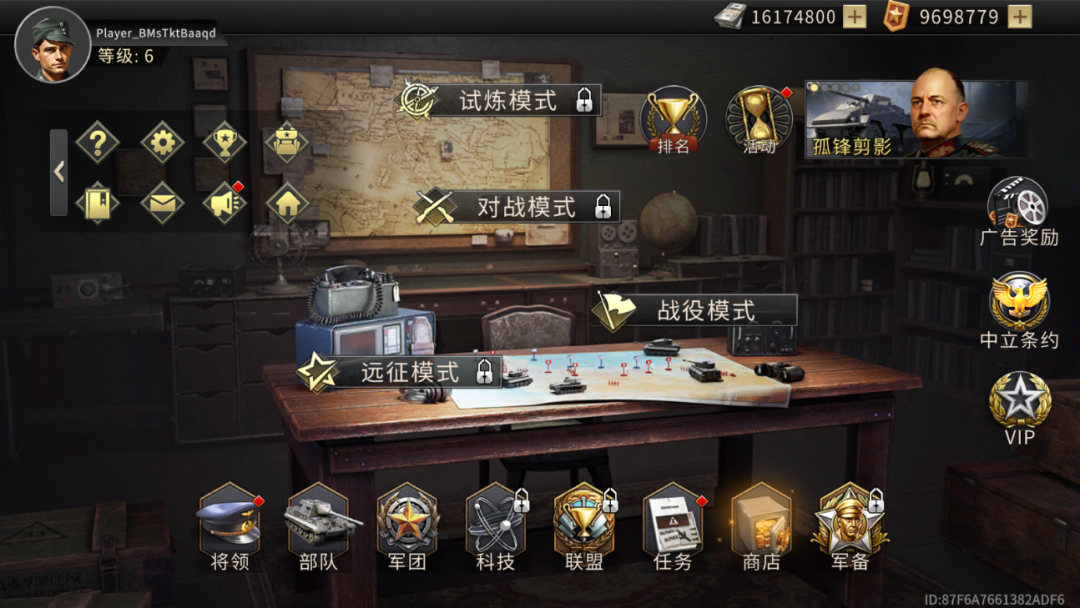Show the 排名 ranking trophy
Image resolution: width=1080 pixels, height=608 pixels.
[673, 120]
